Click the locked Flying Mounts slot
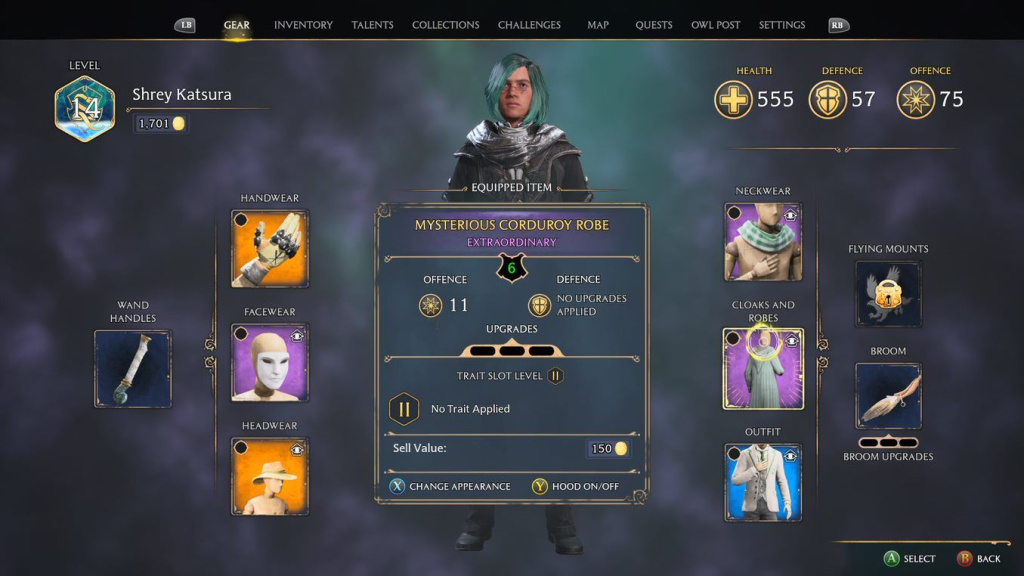The width and height of the screenshot is (1024, 576). coord(888,294)
